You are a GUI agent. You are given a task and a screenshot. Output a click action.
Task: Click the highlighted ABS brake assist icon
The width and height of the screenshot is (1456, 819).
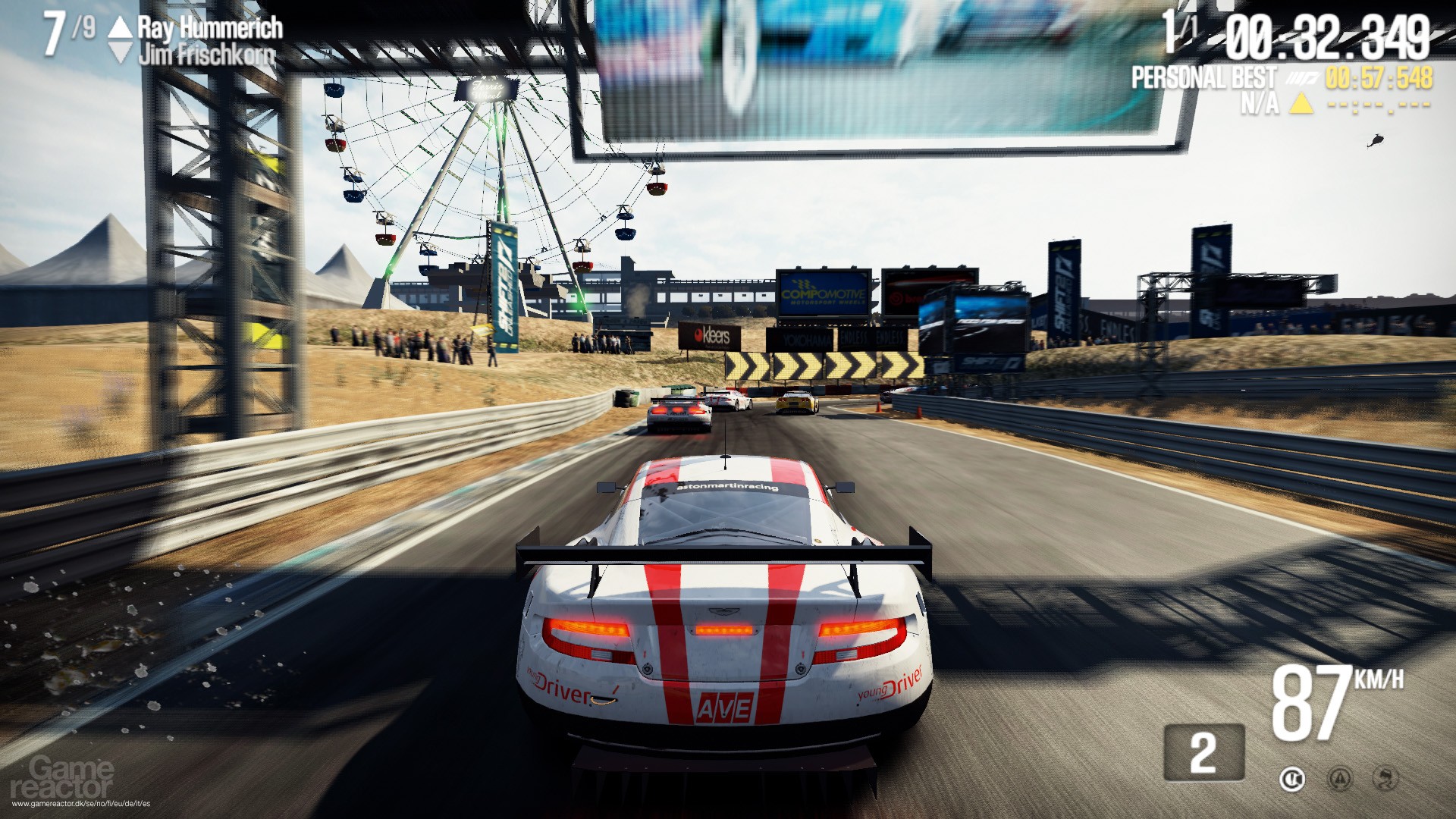pyautogui.click(x=1291, y=779)
